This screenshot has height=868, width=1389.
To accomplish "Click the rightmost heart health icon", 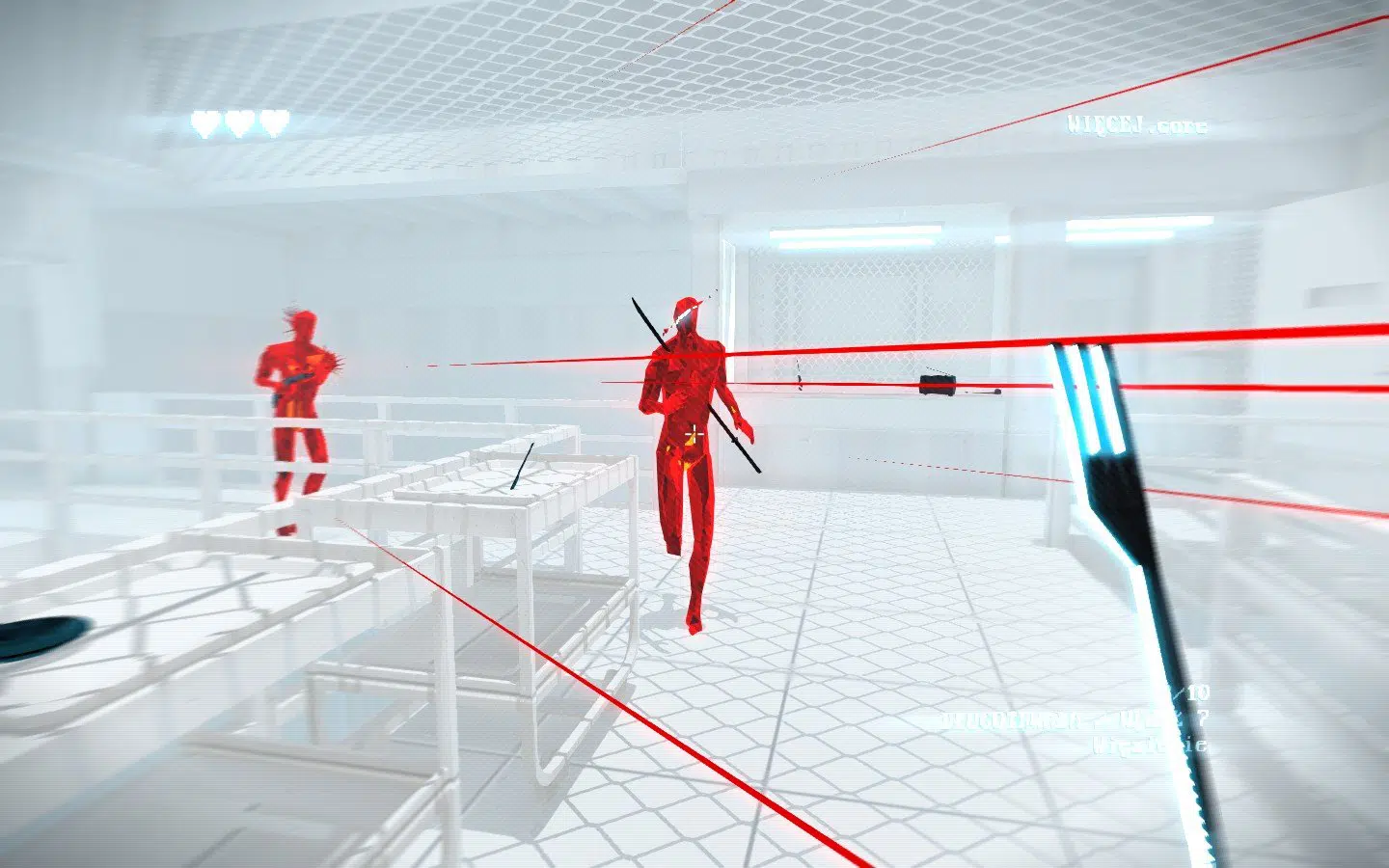I will (276, 122).
